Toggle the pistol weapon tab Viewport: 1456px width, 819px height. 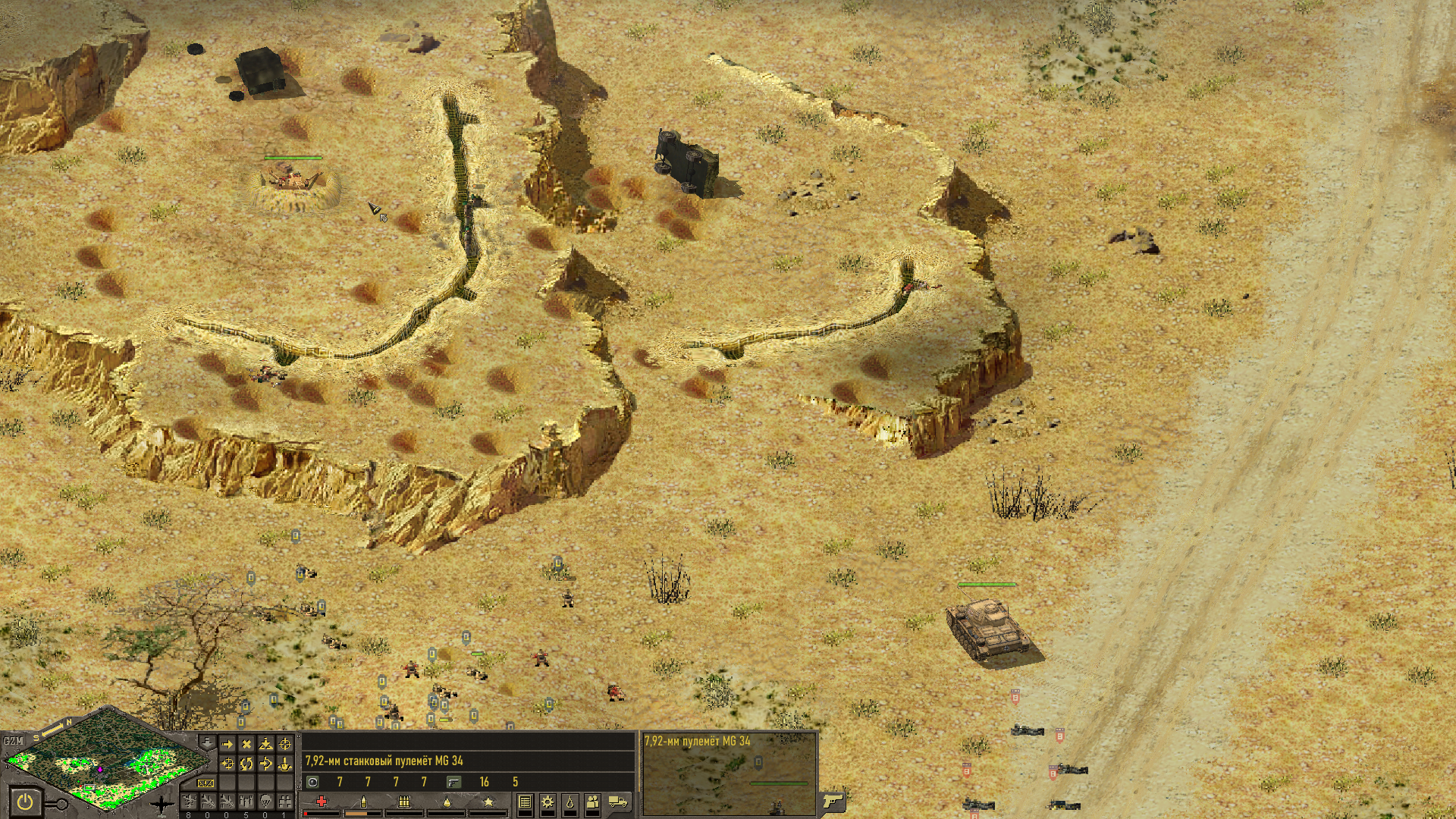pyautogui.click(x=832, y=801)
